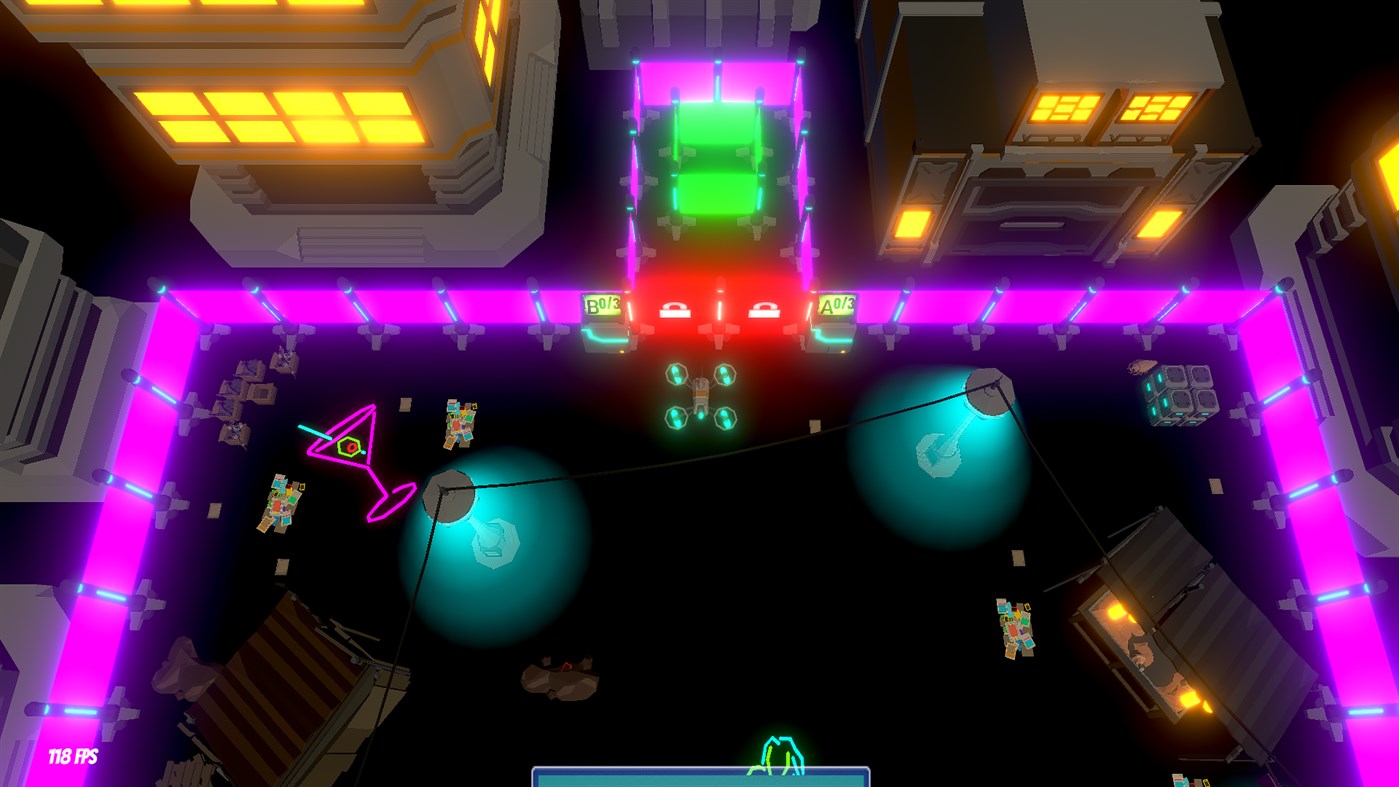Select the hovering drone below the gate
Screen dimensions: 1399x787
(700, 395)
